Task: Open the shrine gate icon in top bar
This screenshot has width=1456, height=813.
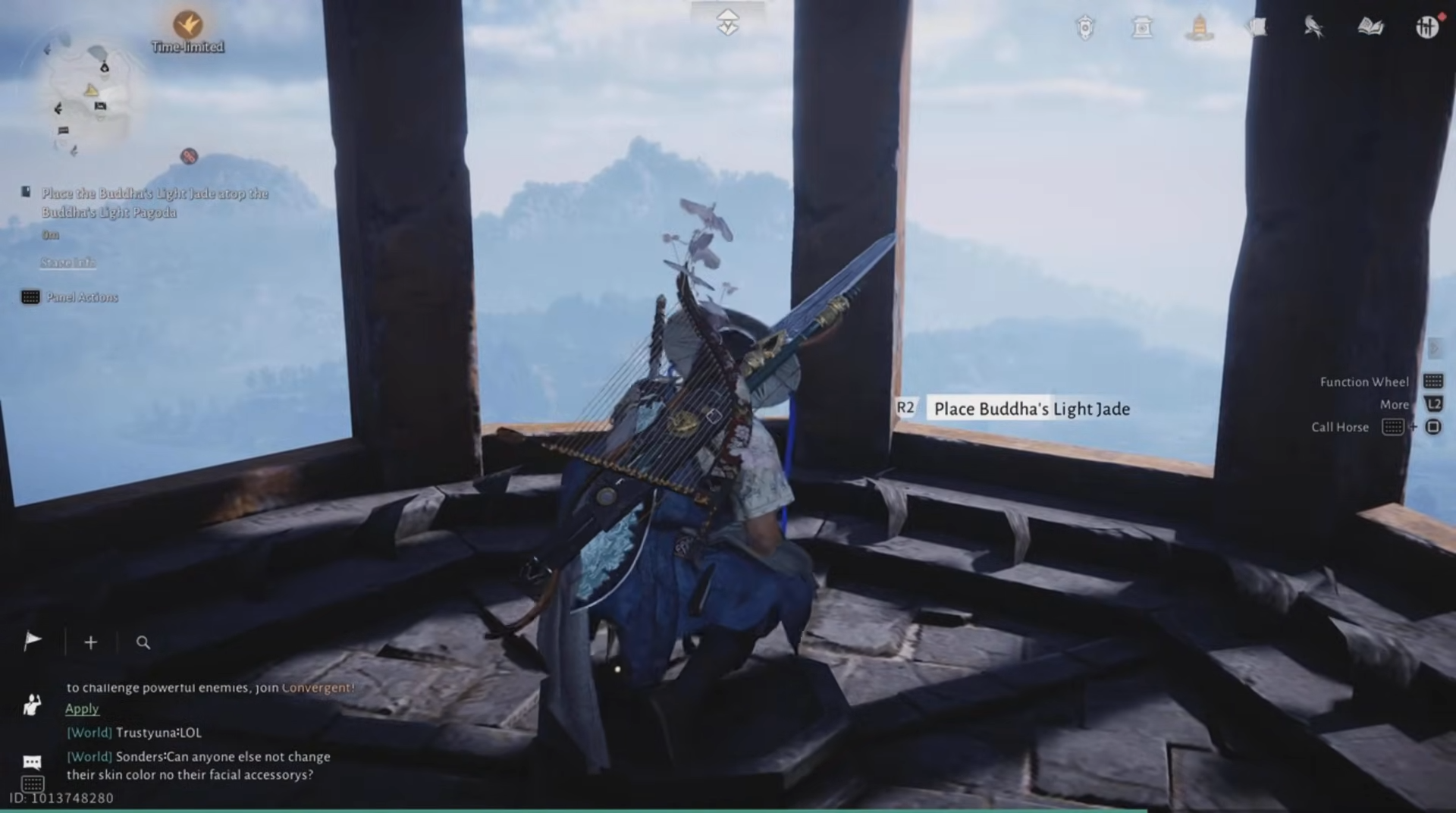Action: tap(1142, 28)
